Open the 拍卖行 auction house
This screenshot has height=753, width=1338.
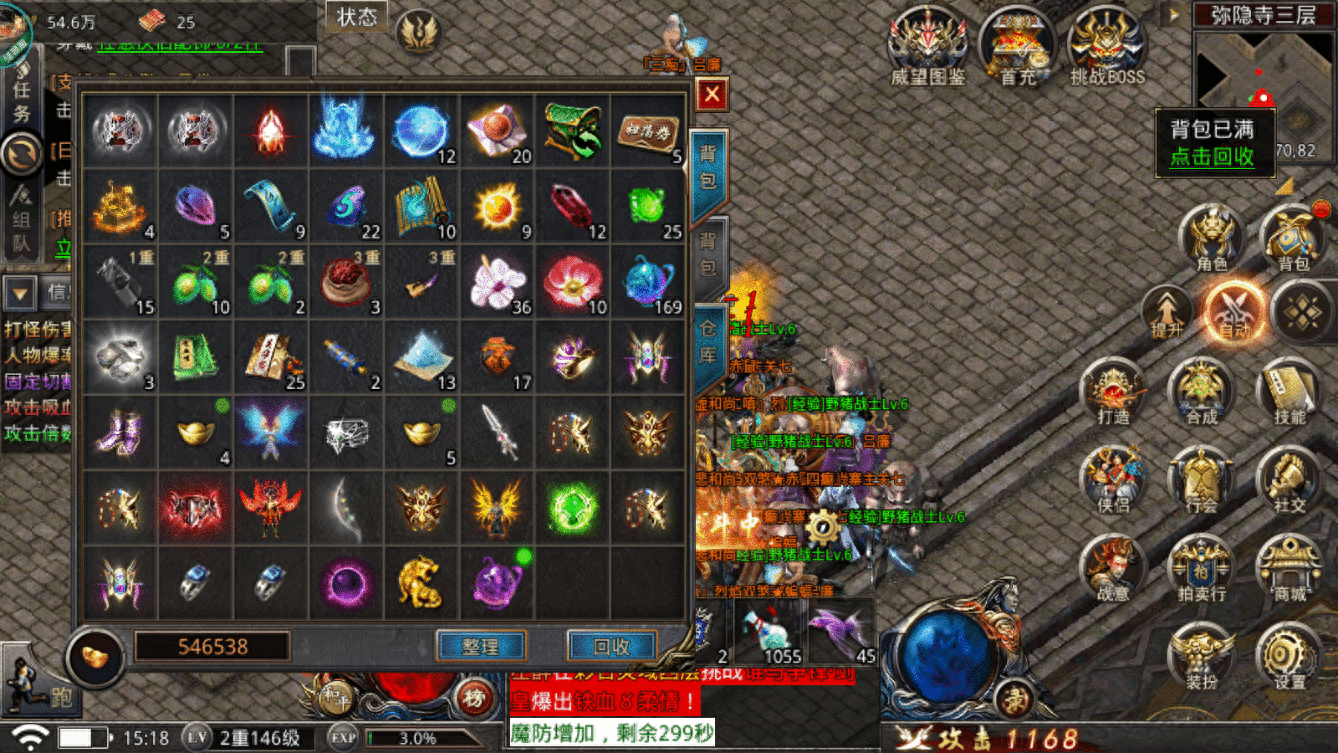click(x=1201, y=568)
